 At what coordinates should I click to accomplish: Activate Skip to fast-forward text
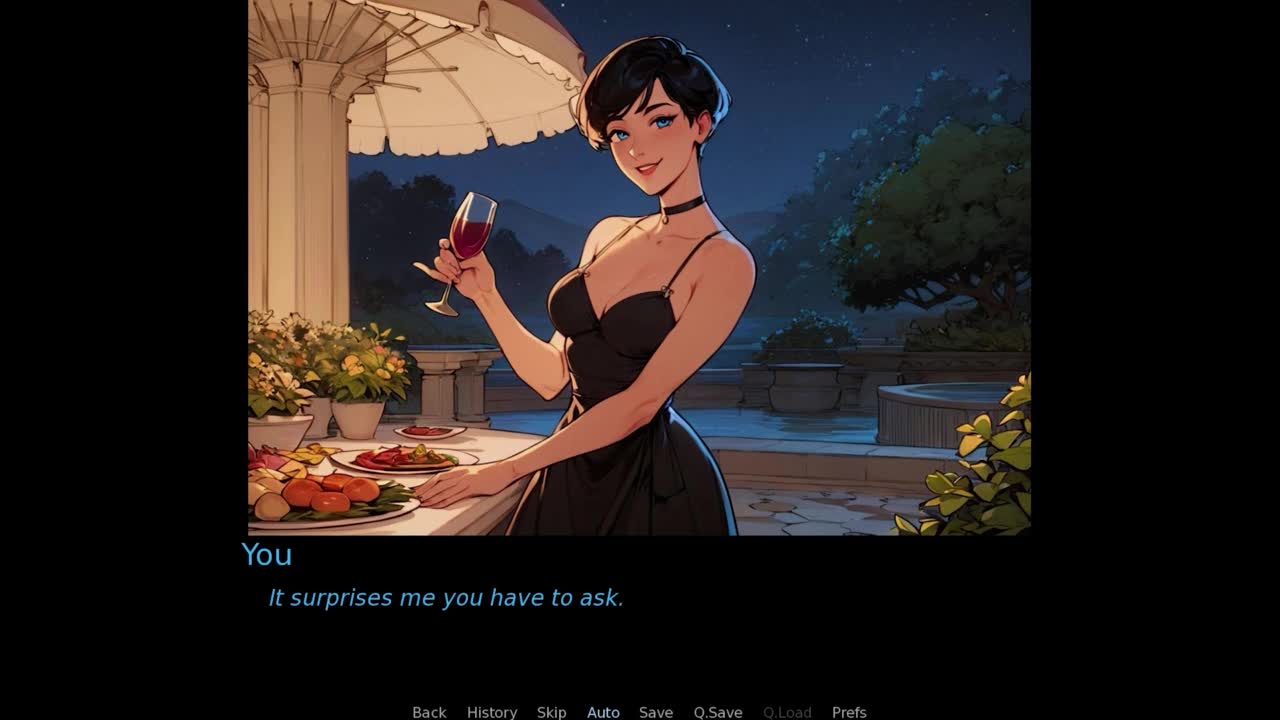coord(551,712)
